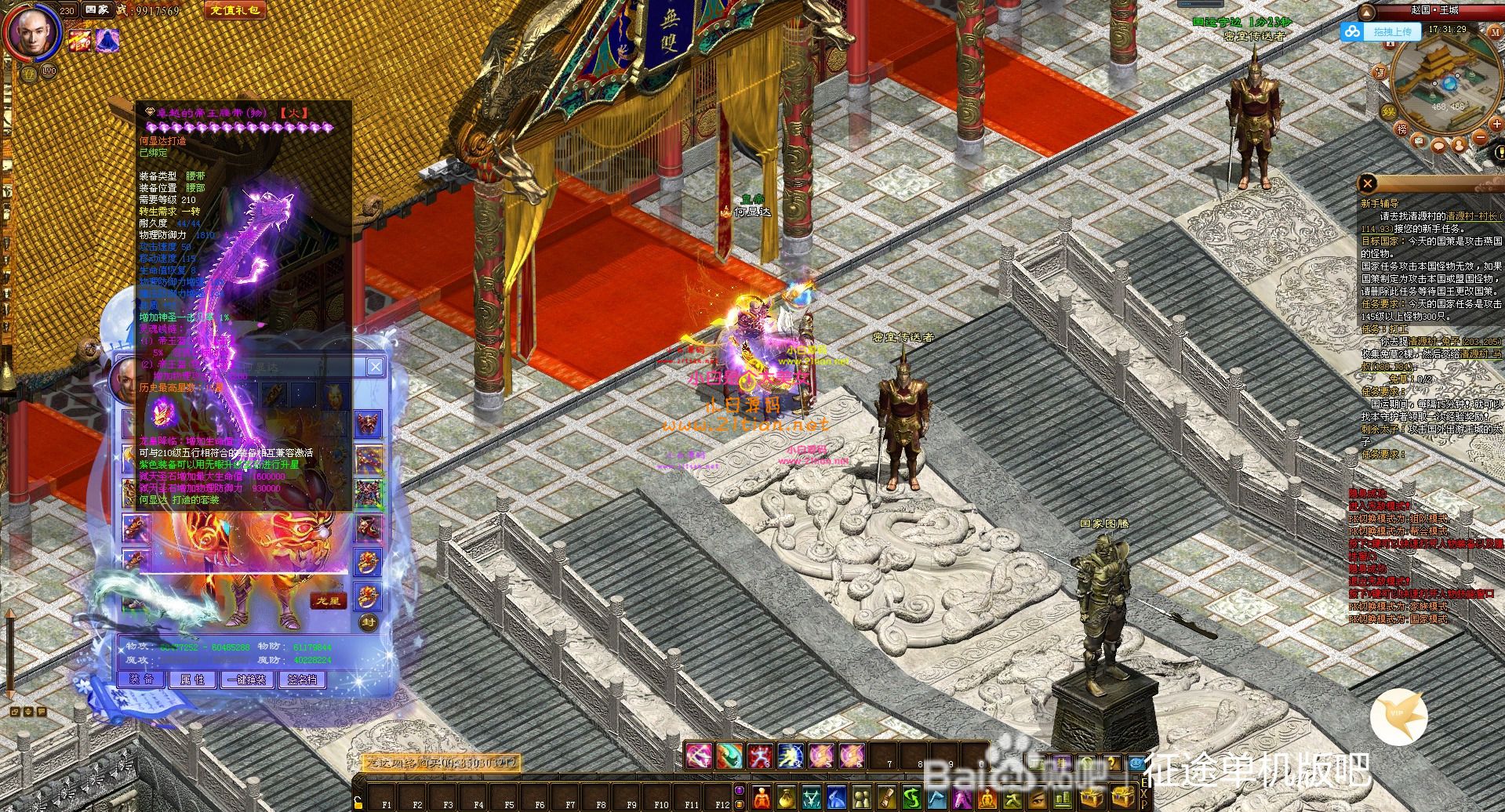Click the 一键换装 quick outfit button
This screenshot has height=812, width=1505.
coord(247,680)
